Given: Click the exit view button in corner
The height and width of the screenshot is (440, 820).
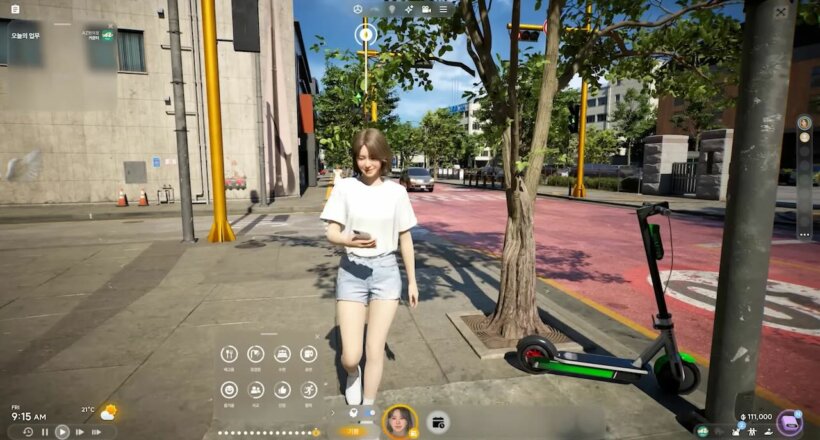Looking at the screenshot, I should (x=780, y=12).
